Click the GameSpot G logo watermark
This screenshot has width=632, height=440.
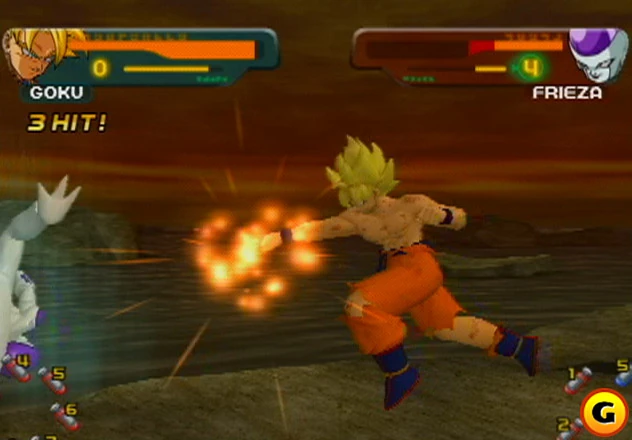(x=602, y=412)
